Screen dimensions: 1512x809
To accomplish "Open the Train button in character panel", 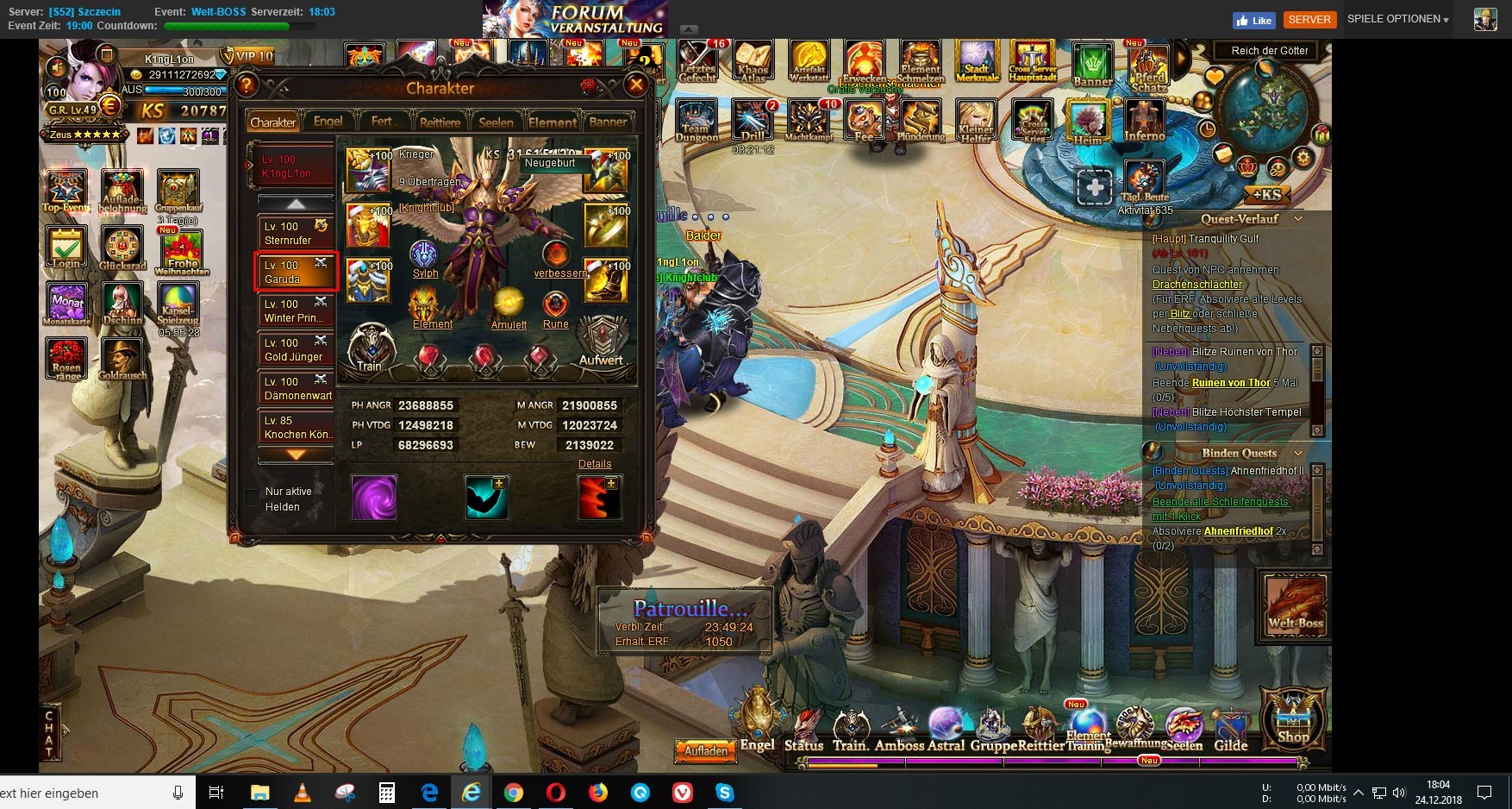I will click(x=371, y=348).
